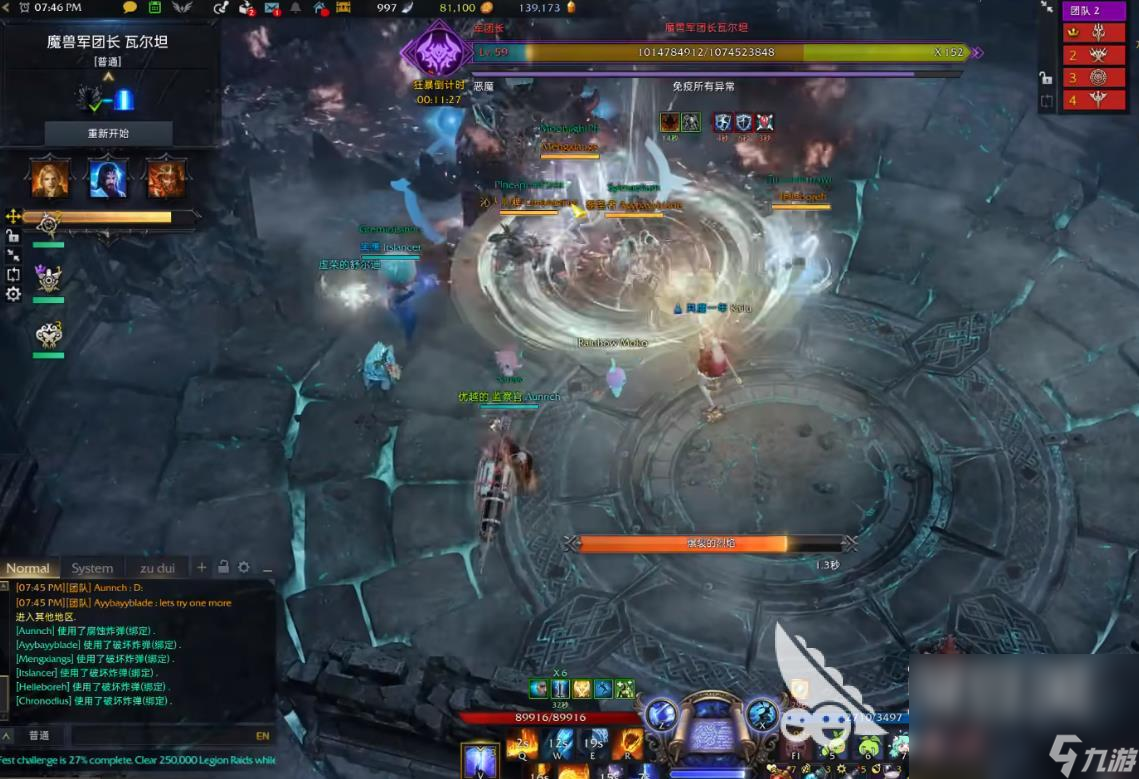Open the zu dui chat tab
This screenshot has width=1139, height=779.
[157, 568]
